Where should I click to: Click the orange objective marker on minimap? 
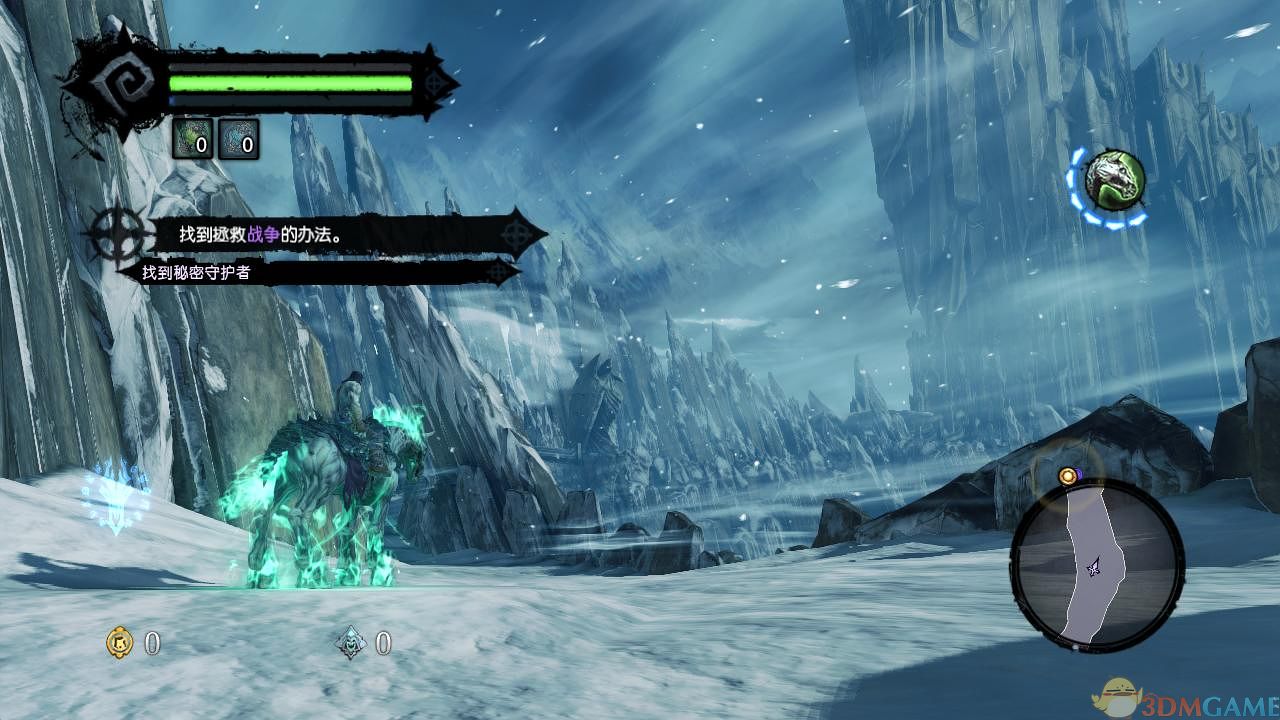[x=1068, y=476]
